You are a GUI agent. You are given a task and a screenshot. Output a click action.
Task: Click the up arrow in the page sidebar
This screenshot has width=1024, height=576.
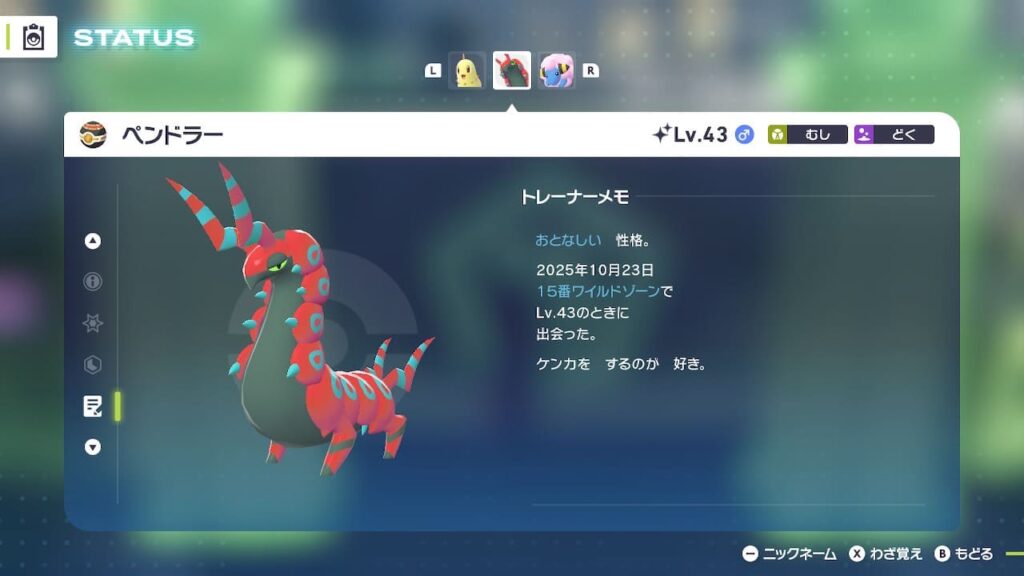pos(93,240)
